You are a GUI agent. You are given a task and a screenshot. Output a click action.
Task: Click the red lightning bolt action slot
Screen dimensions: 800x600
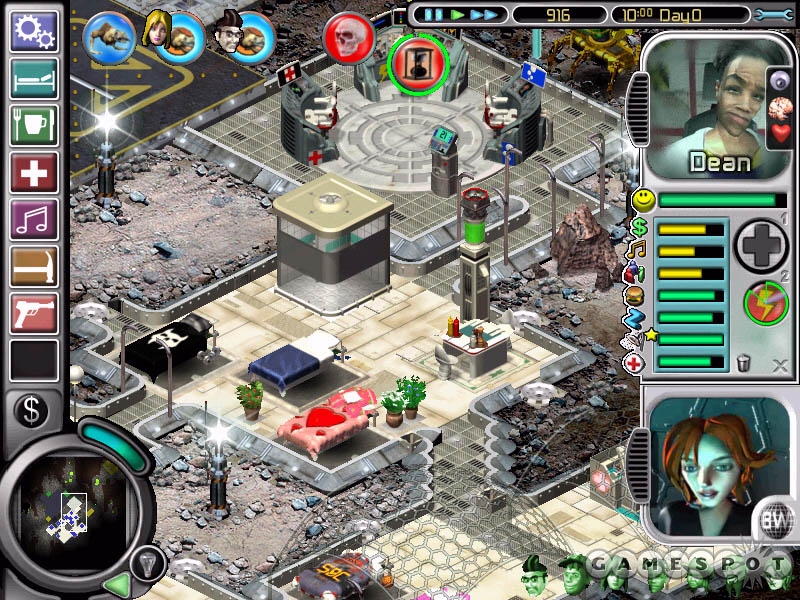tap(765, 303)
